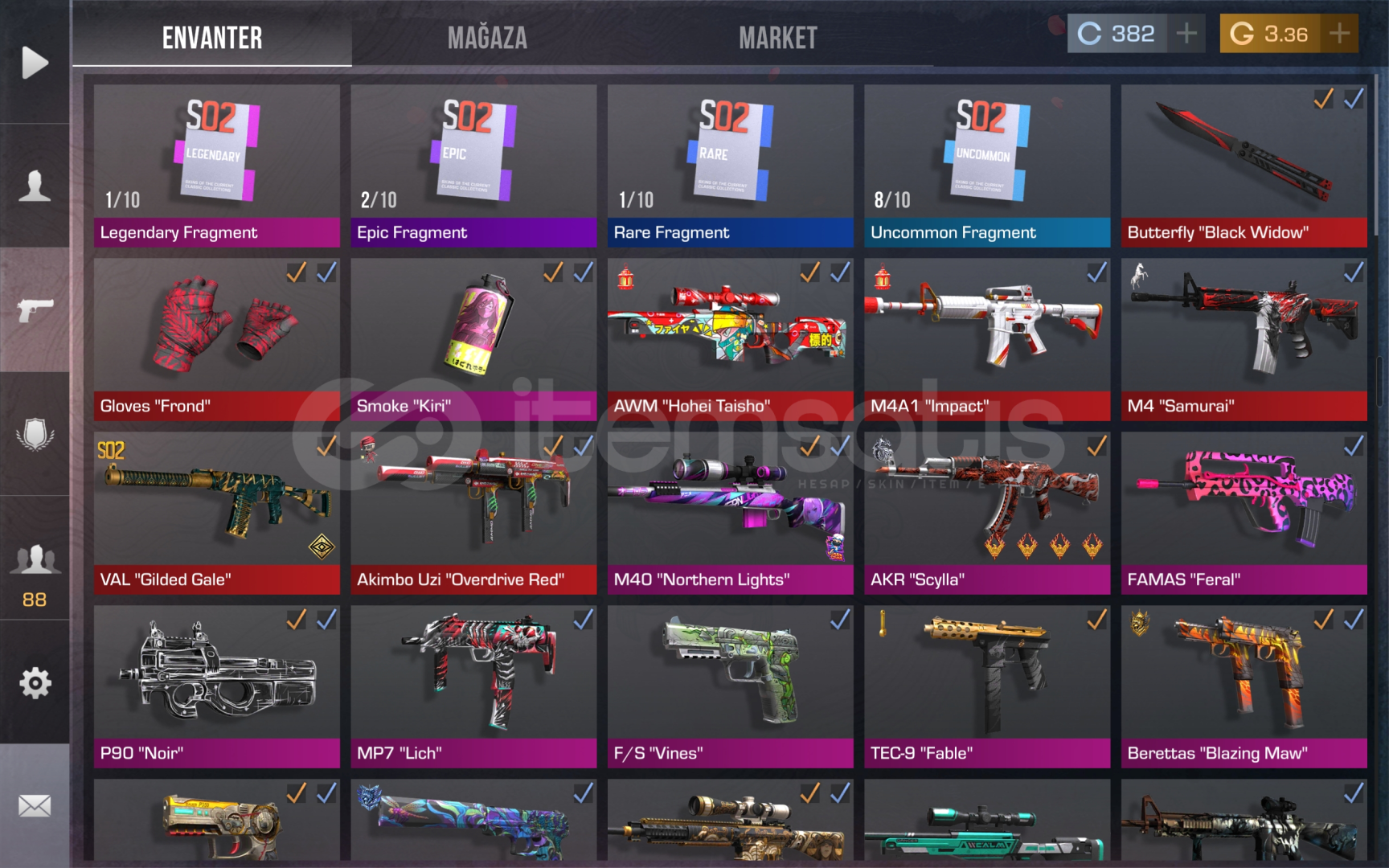This screenshot has height=868, width=1389.
Task: Click the plus button next to 382 coins
Action: click(x=1188, y=32)
